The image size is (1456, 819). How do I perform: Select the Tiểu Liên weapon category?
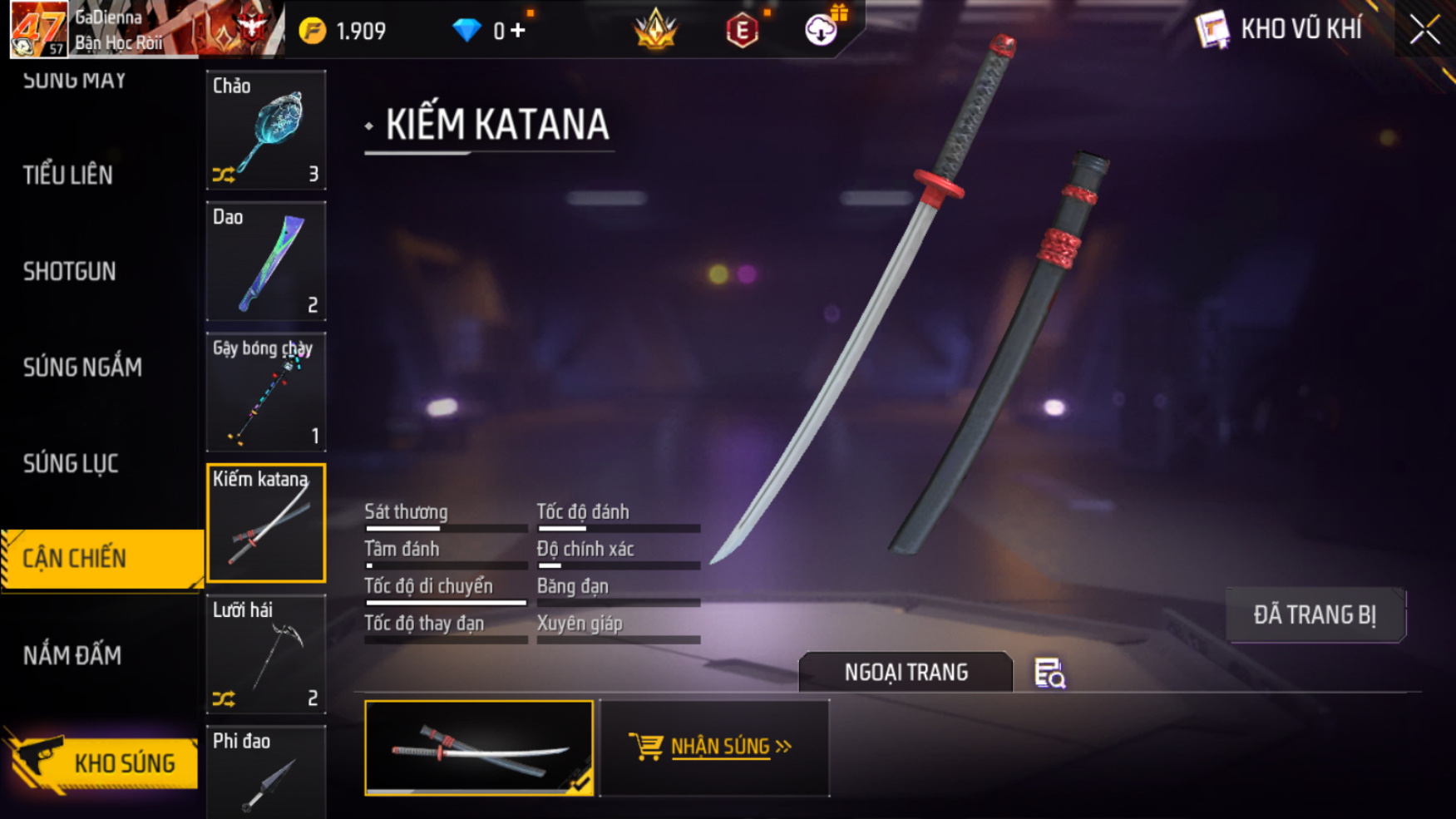[x=68, y=175]
